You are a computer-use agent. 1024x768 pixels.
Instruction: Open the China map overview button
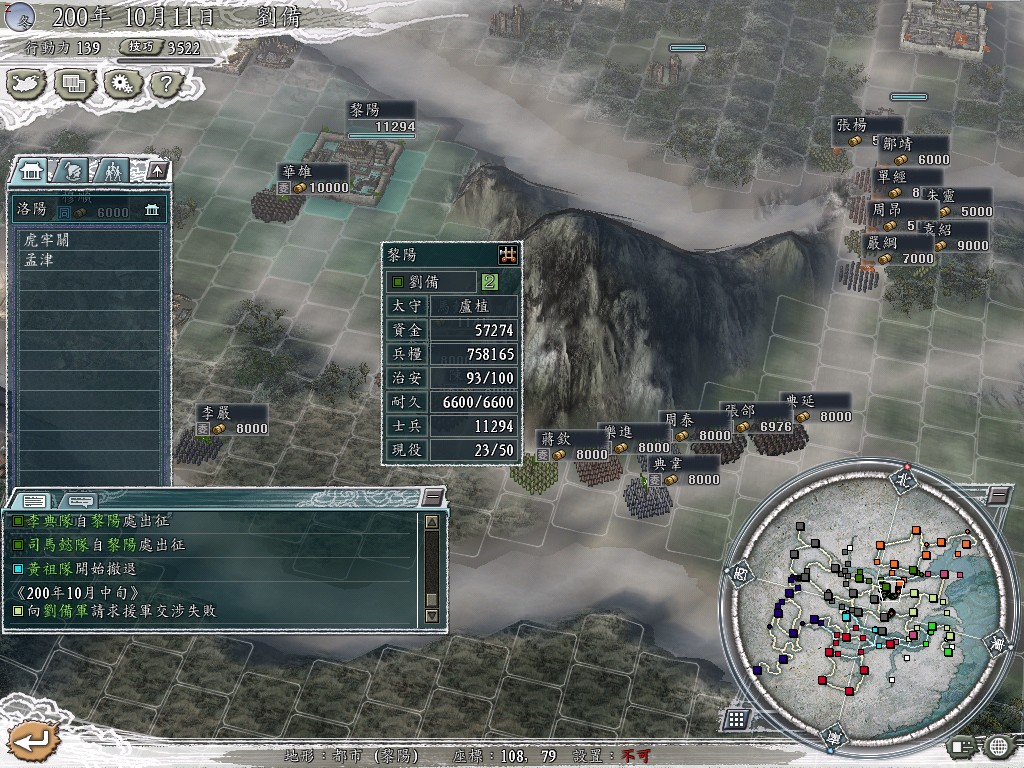coord(29,84)
